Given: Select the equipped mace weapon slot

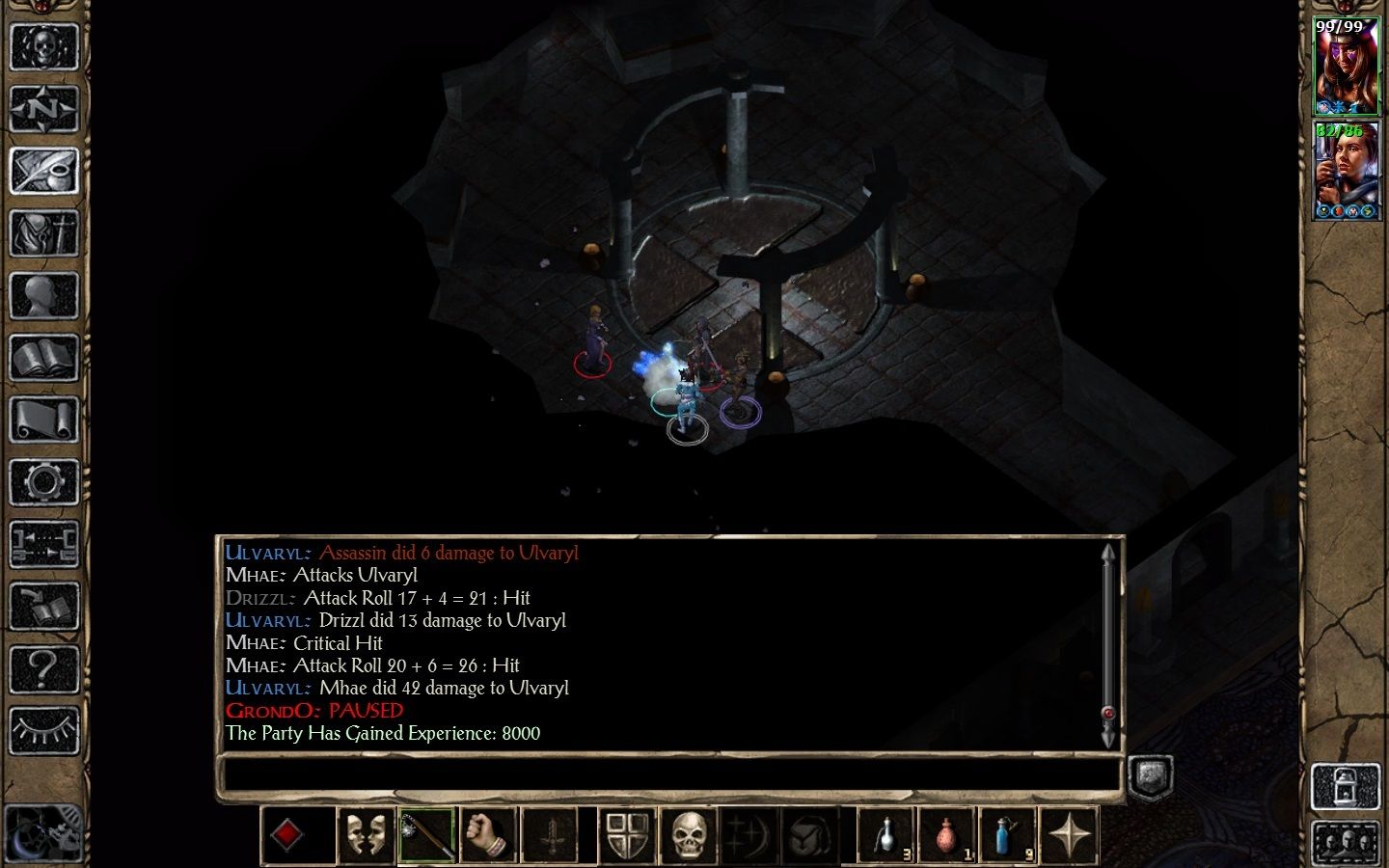Looking at the screenshot, I should click(x=427, y=834).
